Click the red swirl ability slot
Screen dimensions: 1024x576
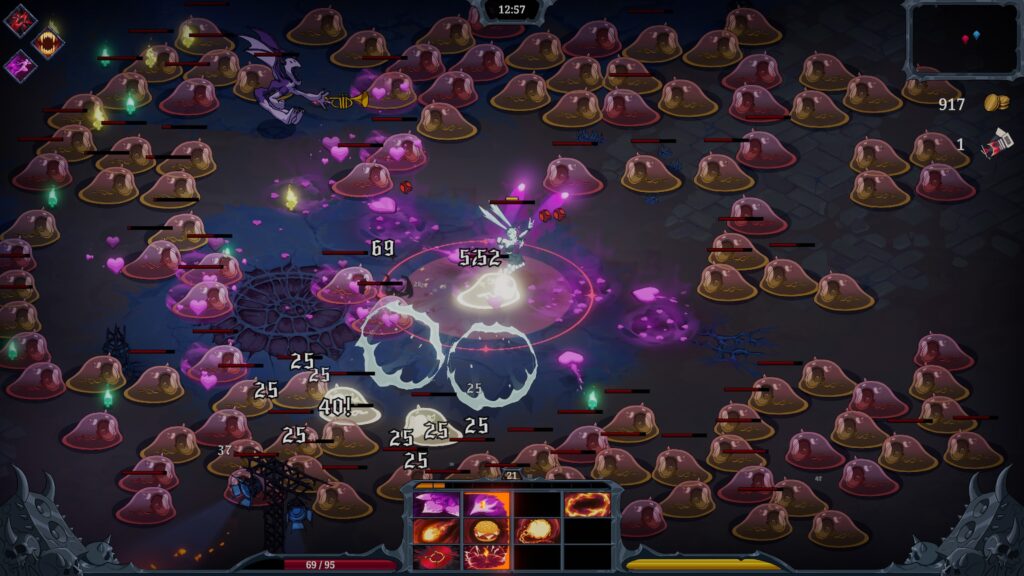pos(437,556)
